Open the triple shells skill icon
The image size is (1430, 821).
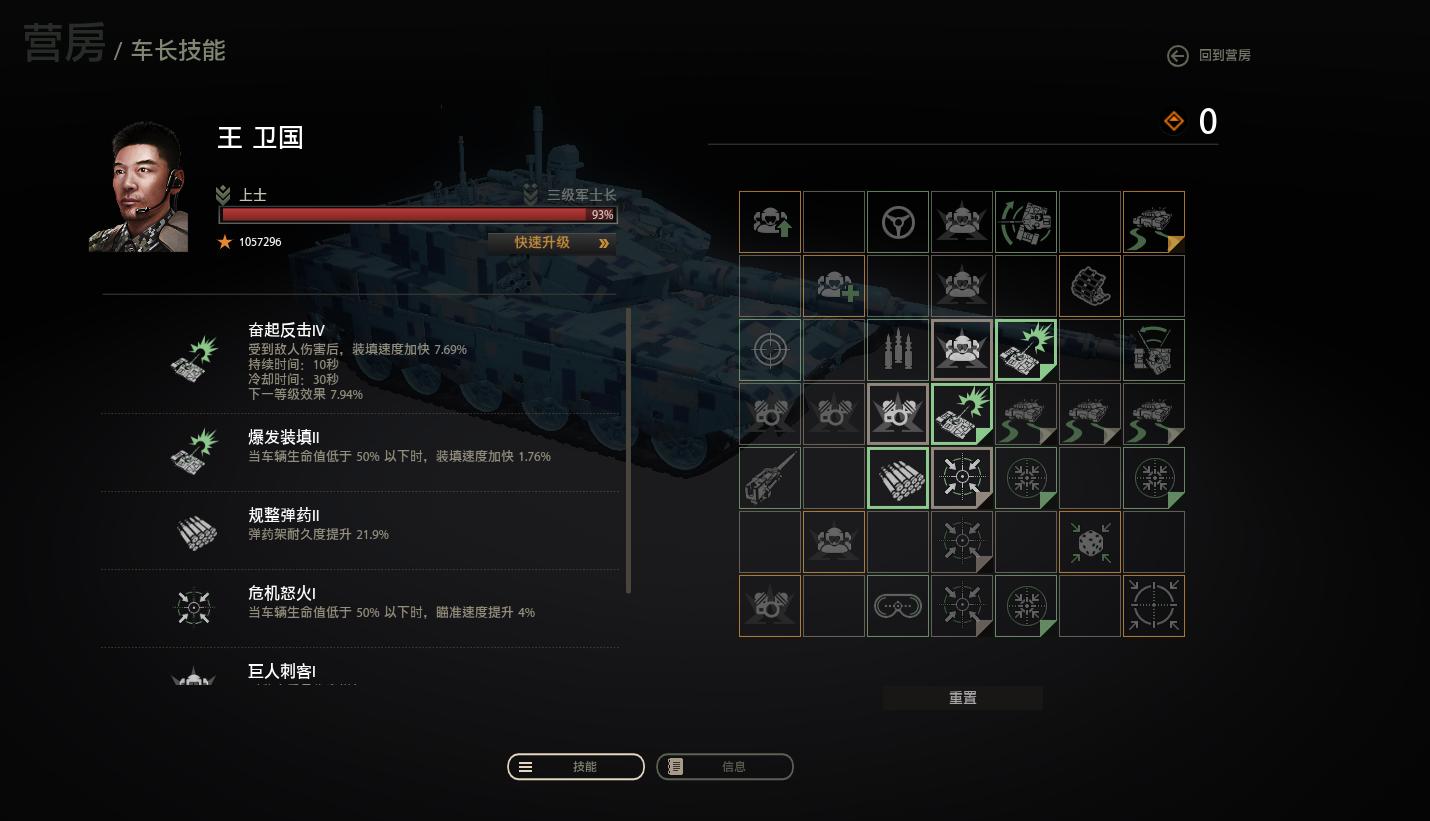click(897, 349)
